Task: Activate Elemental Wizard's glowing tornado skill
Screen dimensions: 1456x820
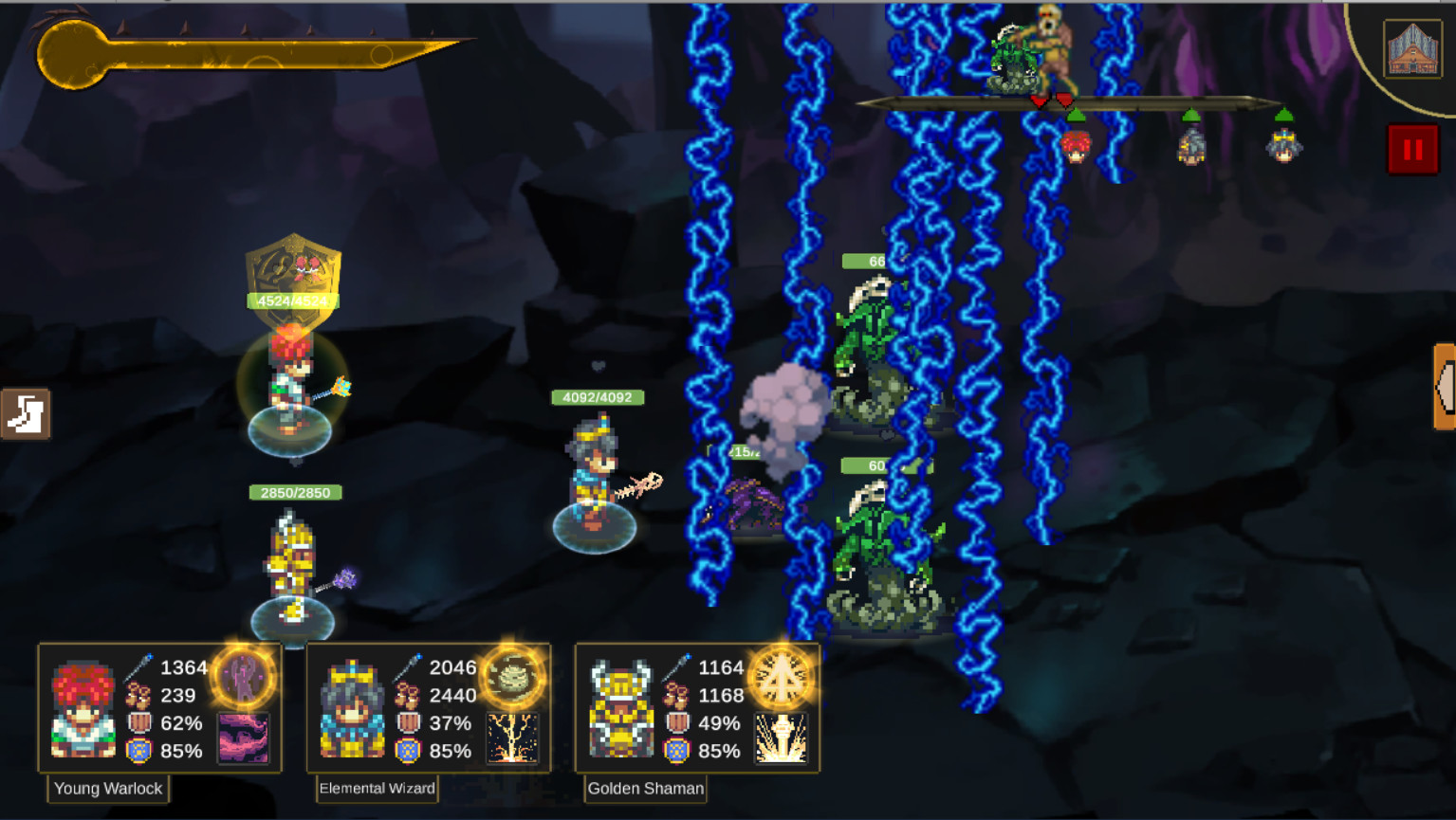Action: click(x=512, y=677)
